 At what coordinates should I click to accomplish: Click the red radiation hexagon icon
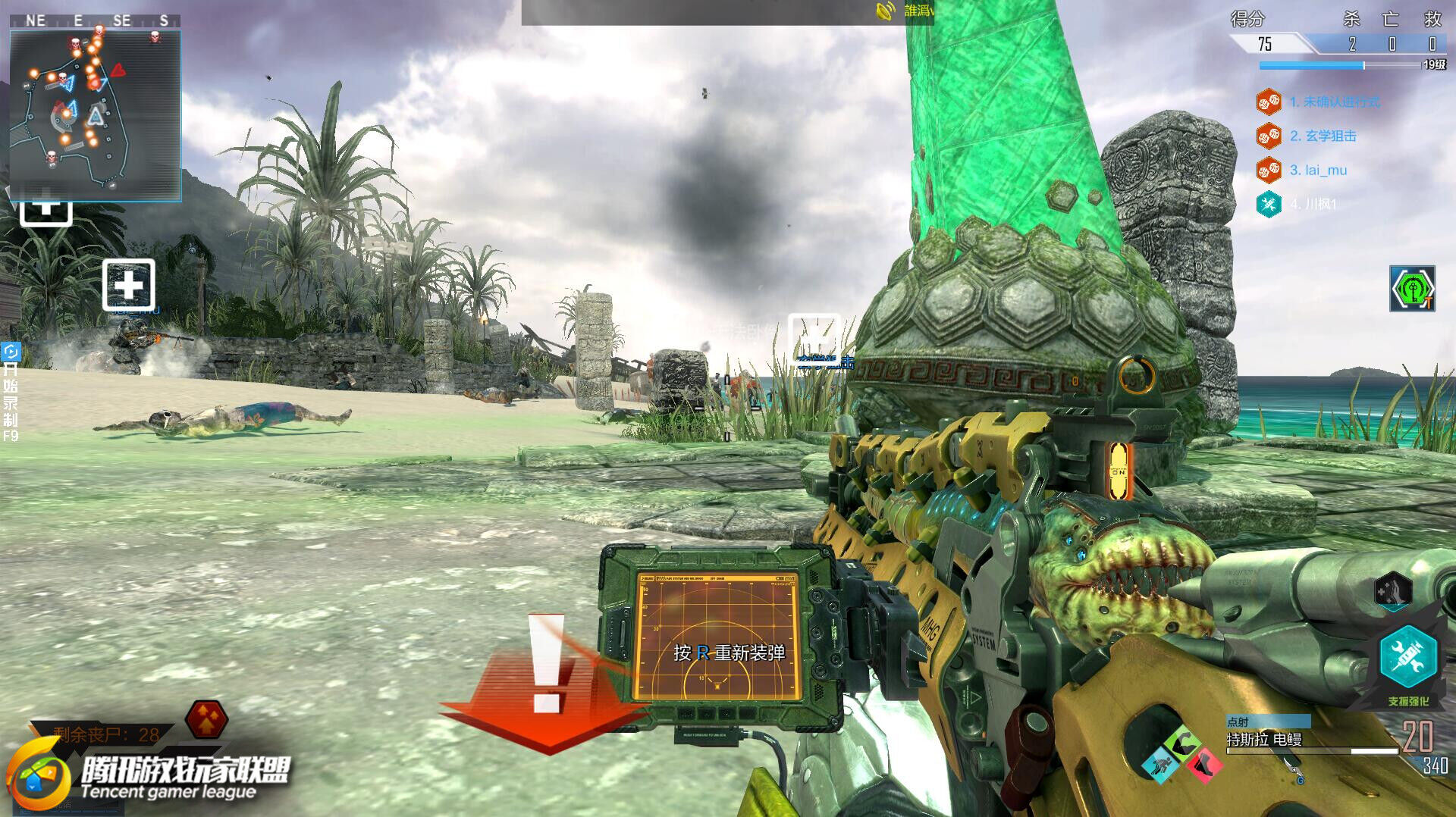pyautogui.click(x=206, y=718)
